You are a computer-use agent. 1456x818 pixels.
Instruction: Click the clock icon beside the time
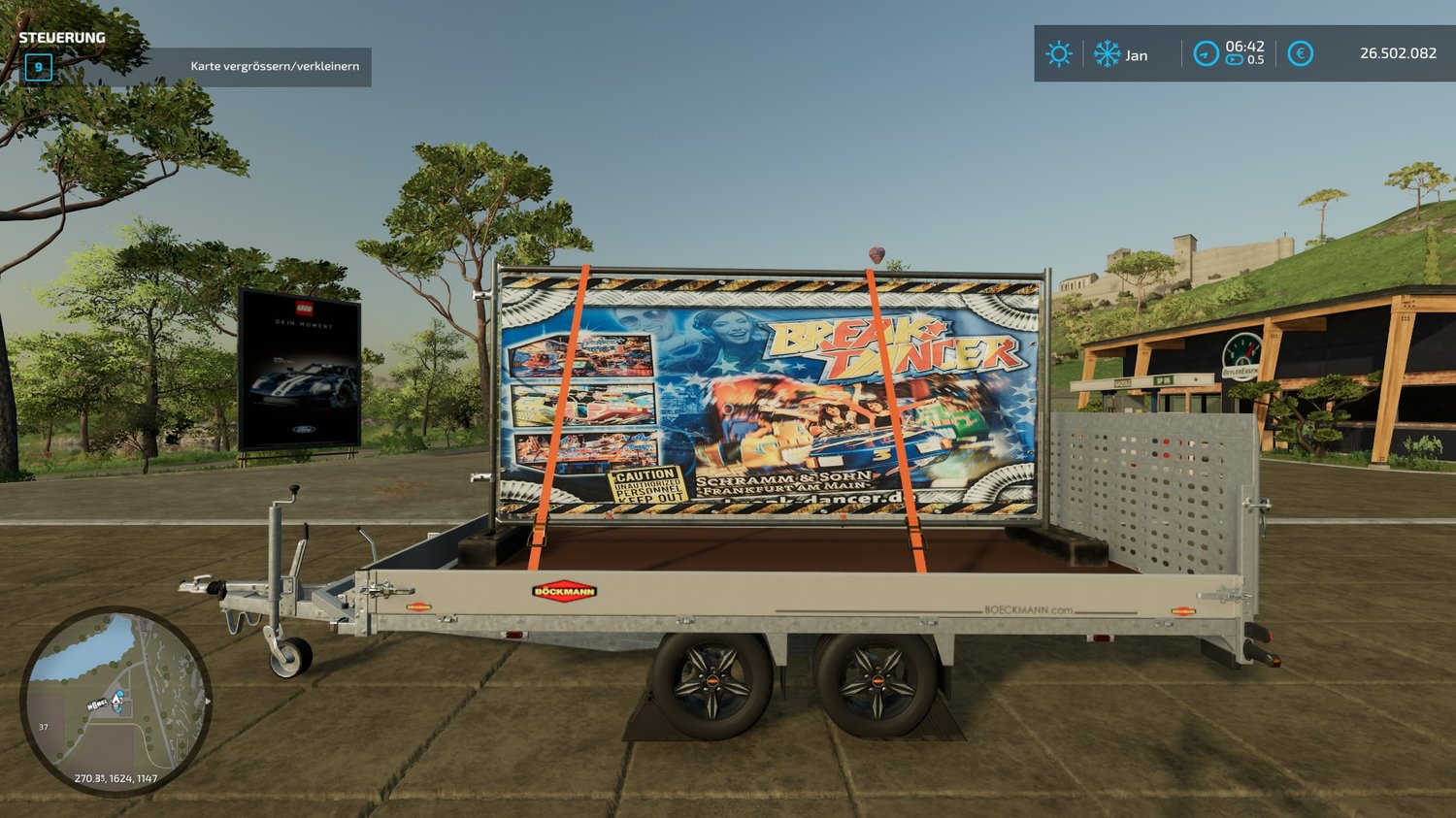1206,53
